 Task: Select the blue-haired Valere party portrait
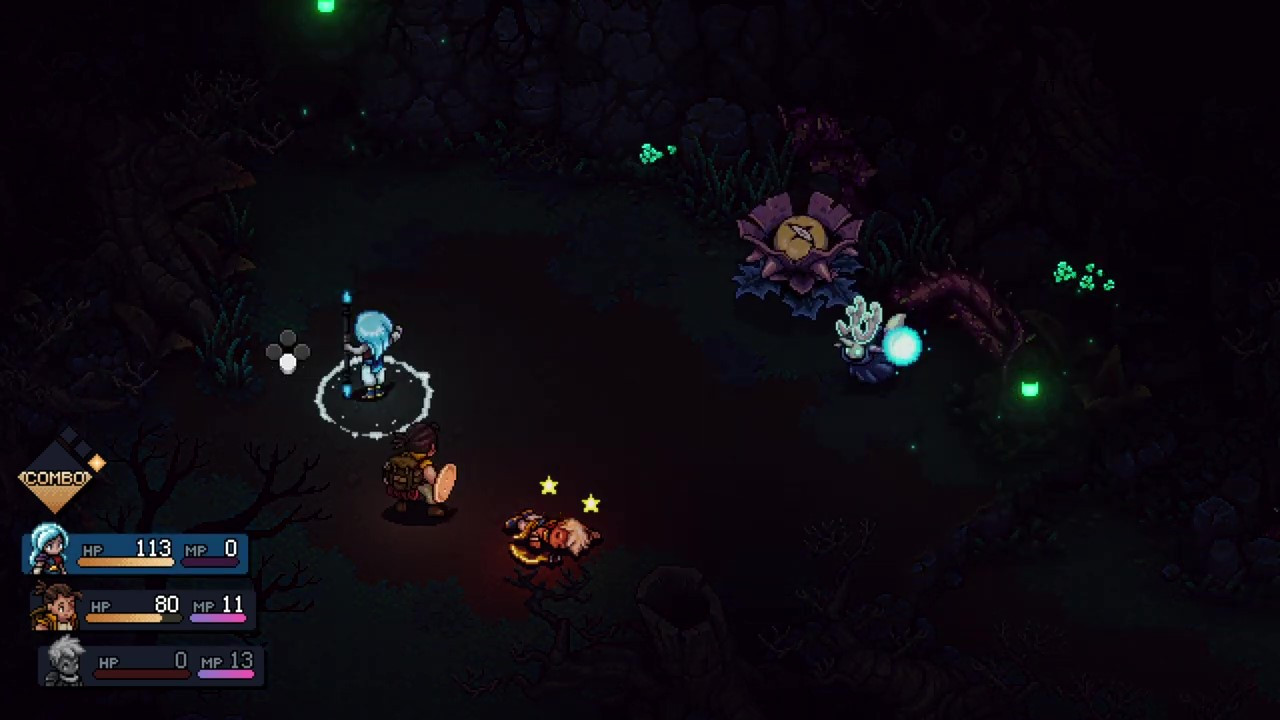tap(48, 548)
